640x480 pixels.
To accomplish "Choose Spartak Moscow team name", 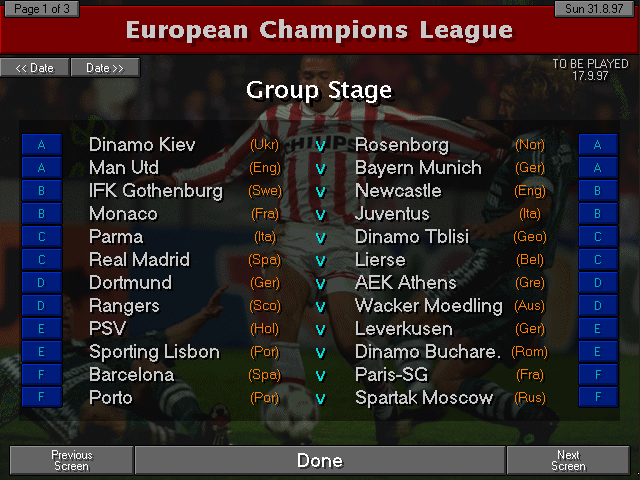I will tap(424, 398).
